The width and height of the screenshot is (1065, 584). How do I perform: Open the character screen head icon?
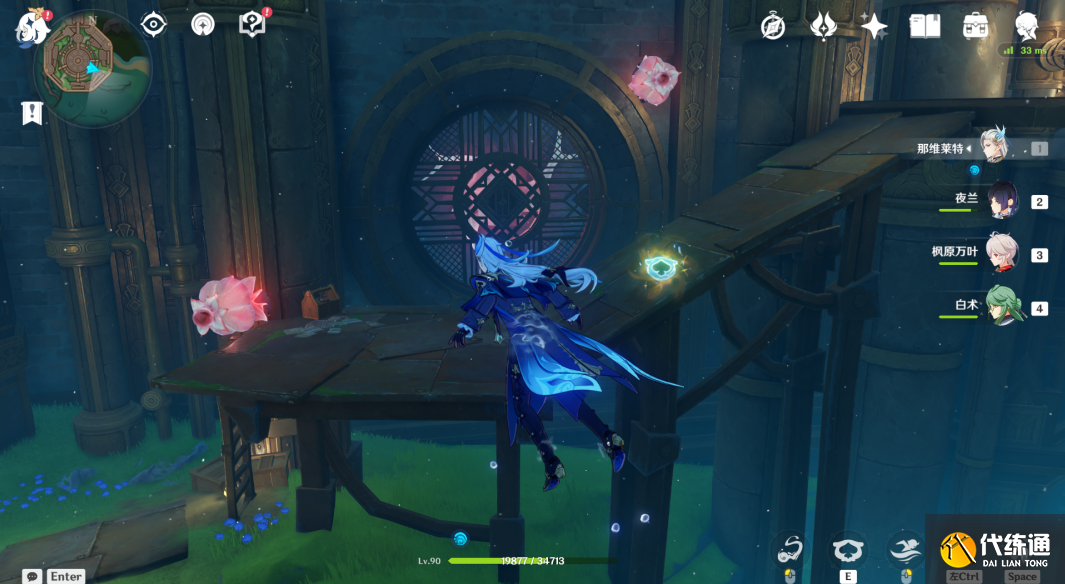coord(1027,26)
